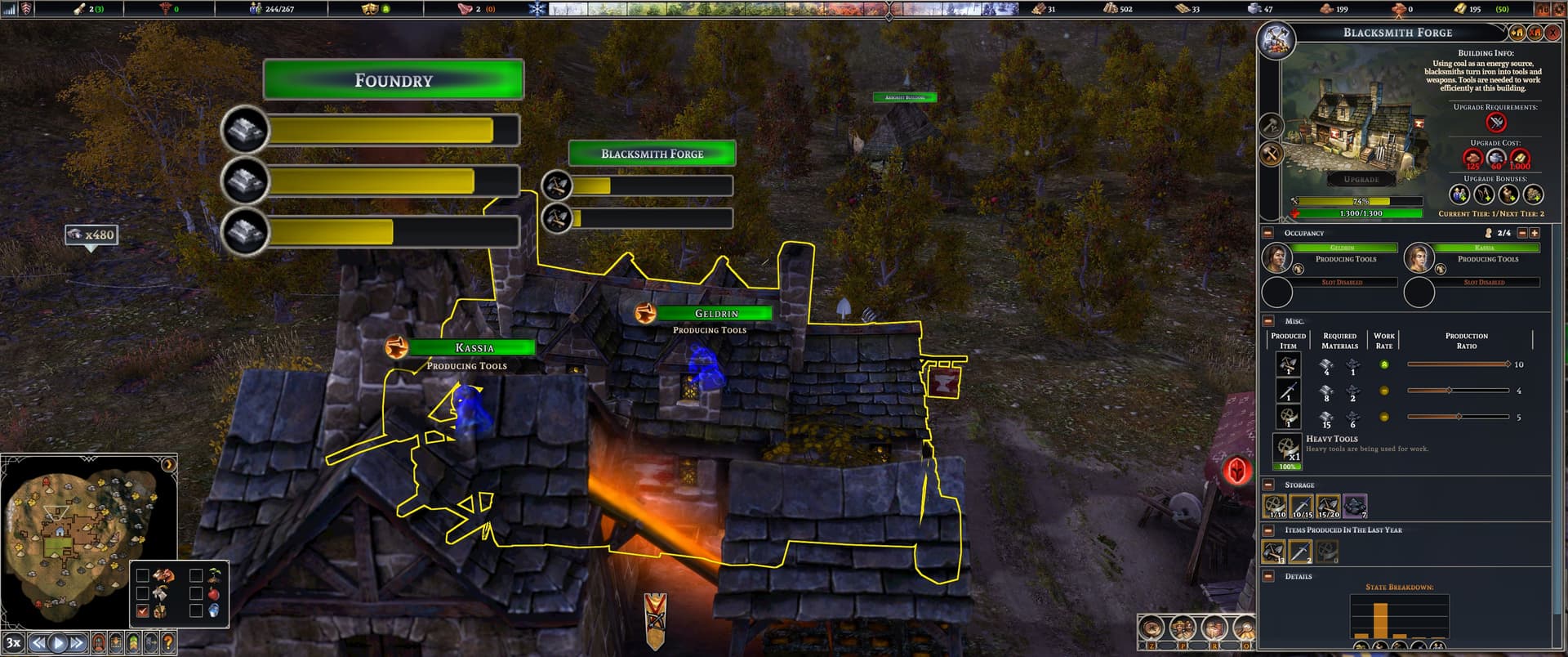Collapse the minimap with the arrow button
The image size is (1568, 657).
[168, 465]
